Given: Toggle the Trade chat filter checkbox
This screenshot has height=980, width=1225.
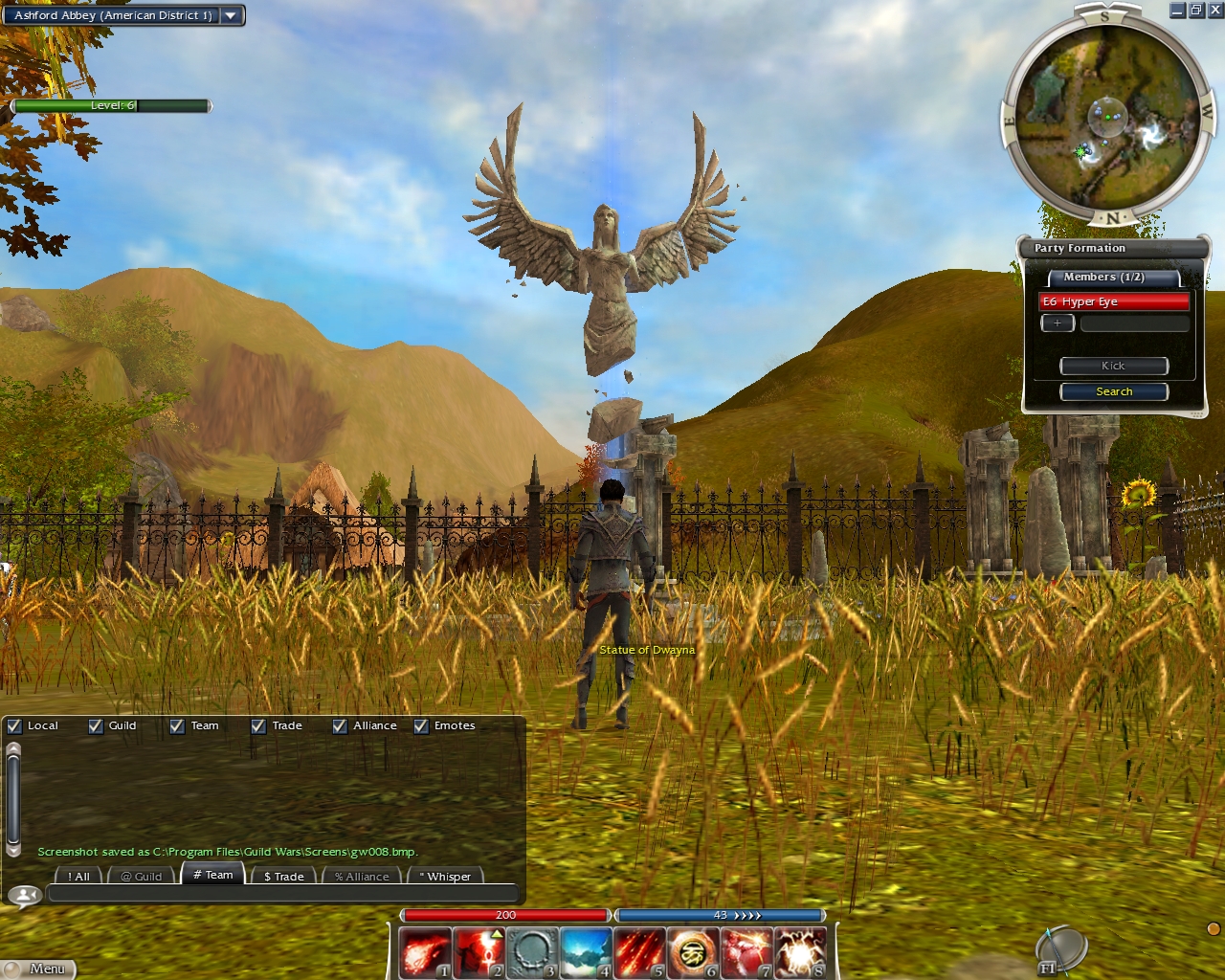Looking at the screenshot, I should pos(258,726).
